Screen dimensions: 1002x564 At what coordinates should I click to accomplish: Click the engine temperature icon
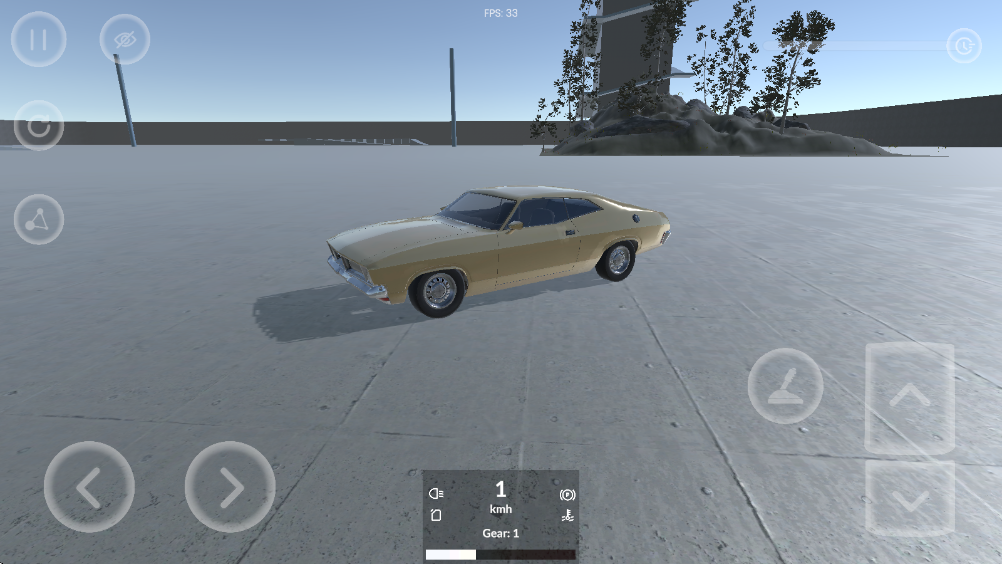point(566,515)
